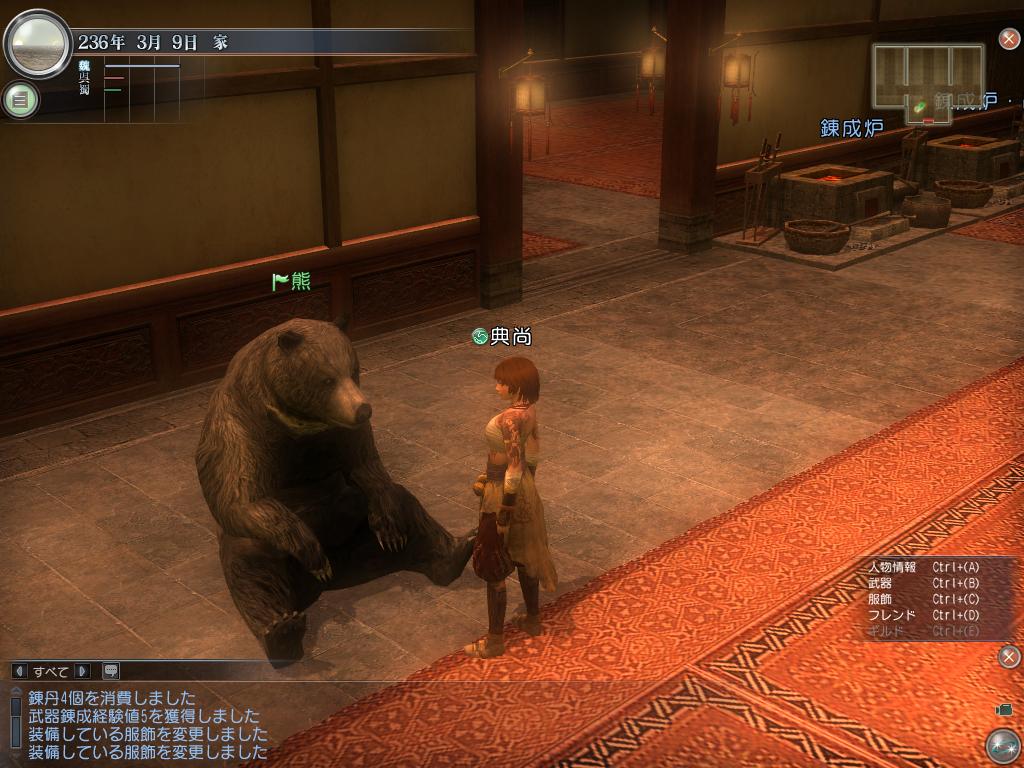This screenshot has width=1024, height=768.
Task: Open 人物情報 character info from the shortcut list
Action: tap(893, 567)
